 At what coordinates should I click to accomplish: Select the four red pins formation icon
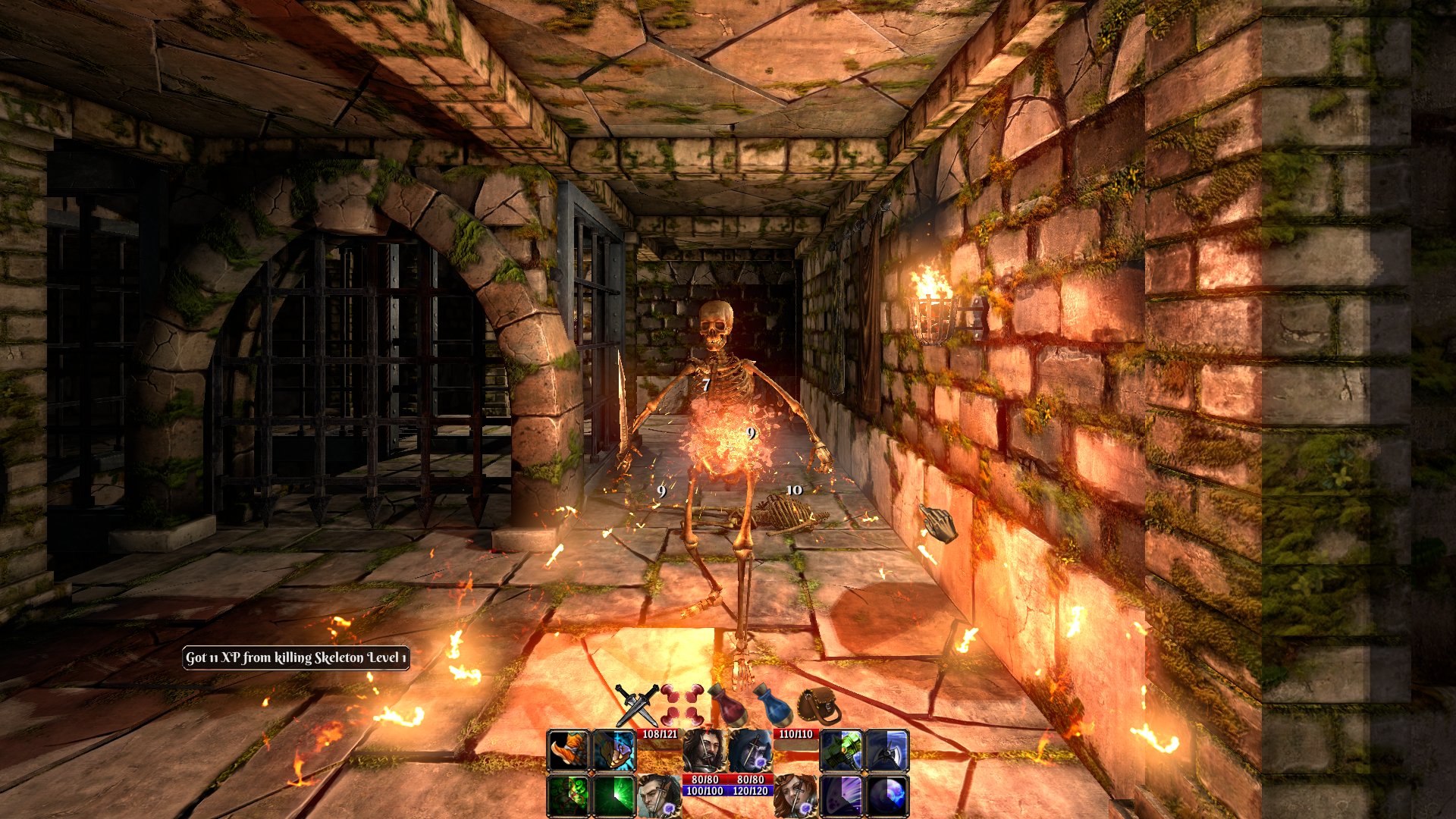[x=681, y=704]
